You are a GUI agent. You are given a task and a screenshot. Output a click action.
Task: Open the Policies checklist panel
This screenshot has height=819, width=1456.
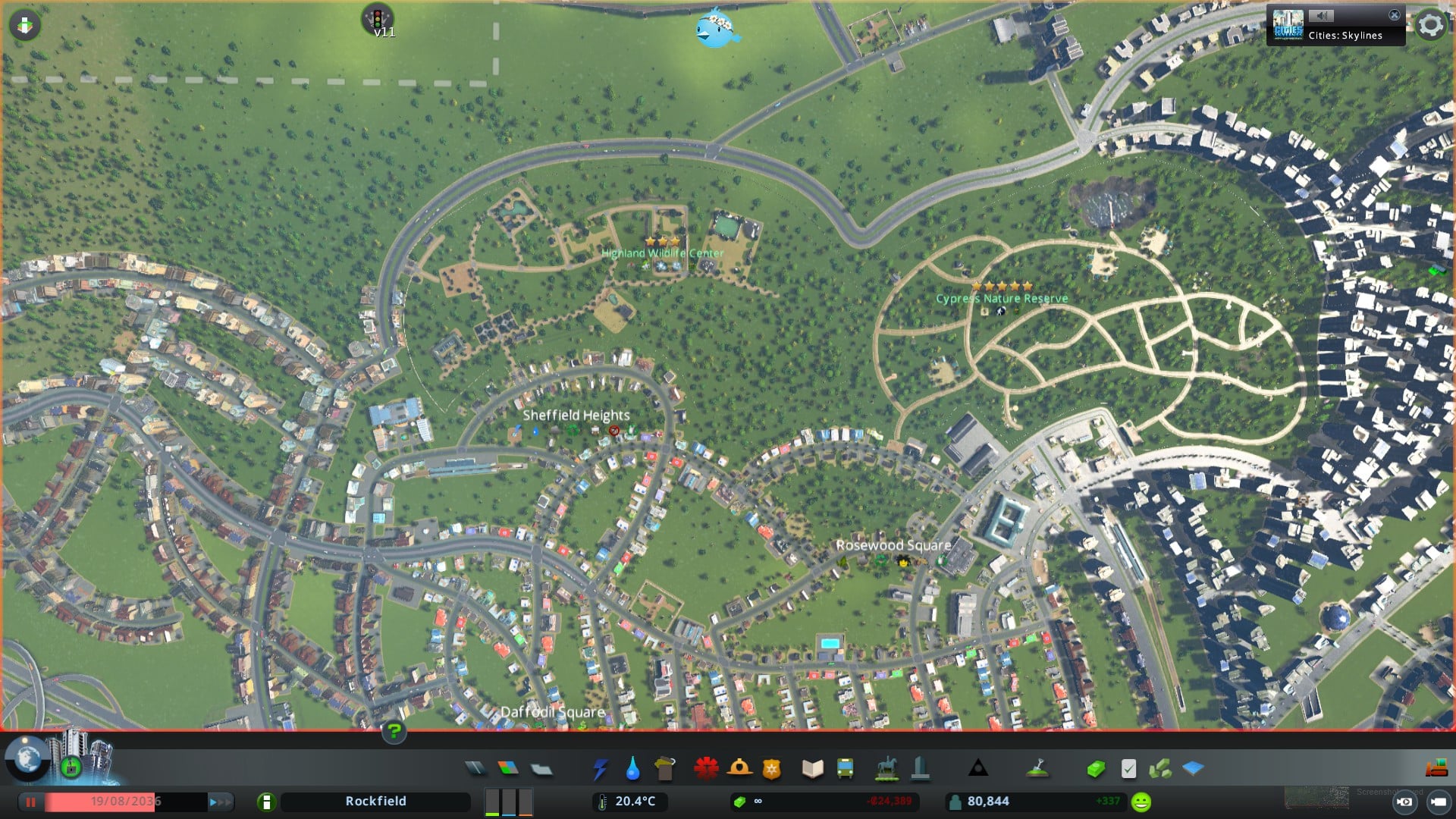1128,769
